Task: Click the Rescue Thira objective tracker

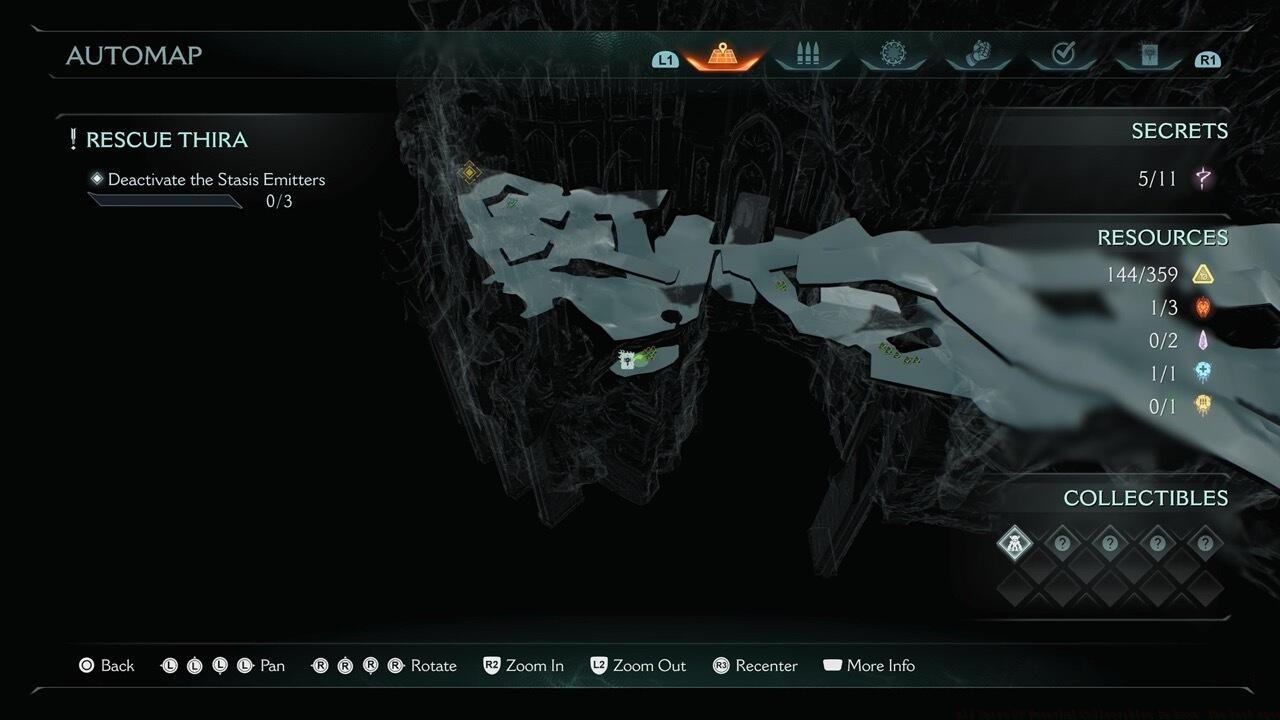Action: point(166,140)
